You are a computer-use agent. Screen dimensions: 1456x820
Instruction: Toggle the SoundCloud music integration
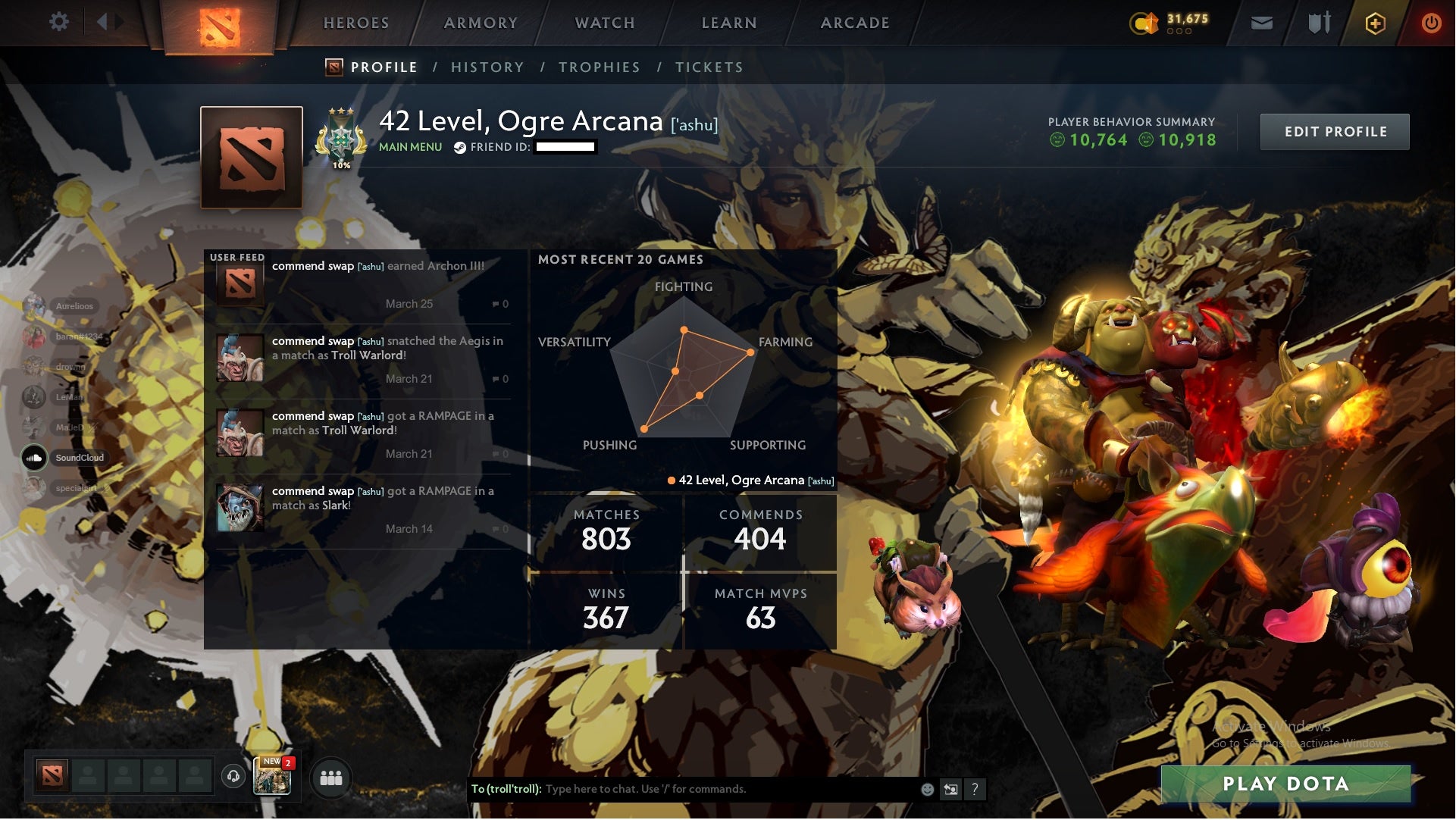35,458
